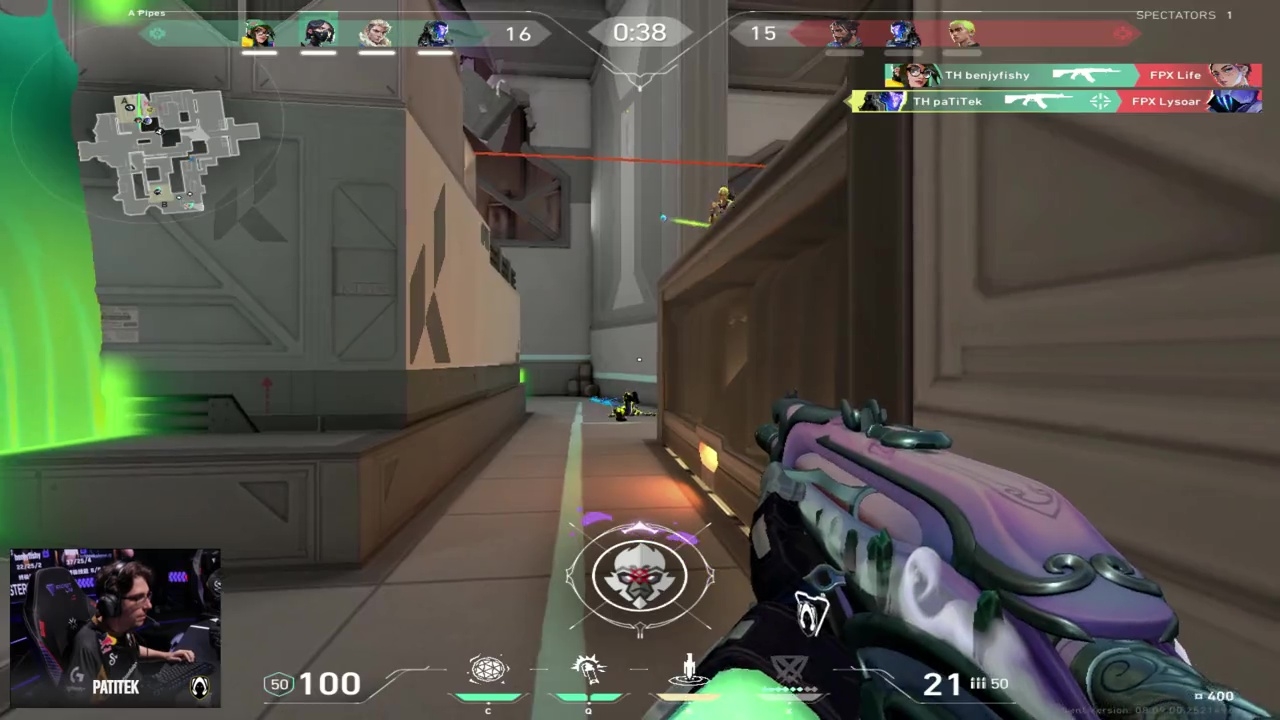
Task: Activate the mesh sphere grenade ability
Action: coord(488,670)
